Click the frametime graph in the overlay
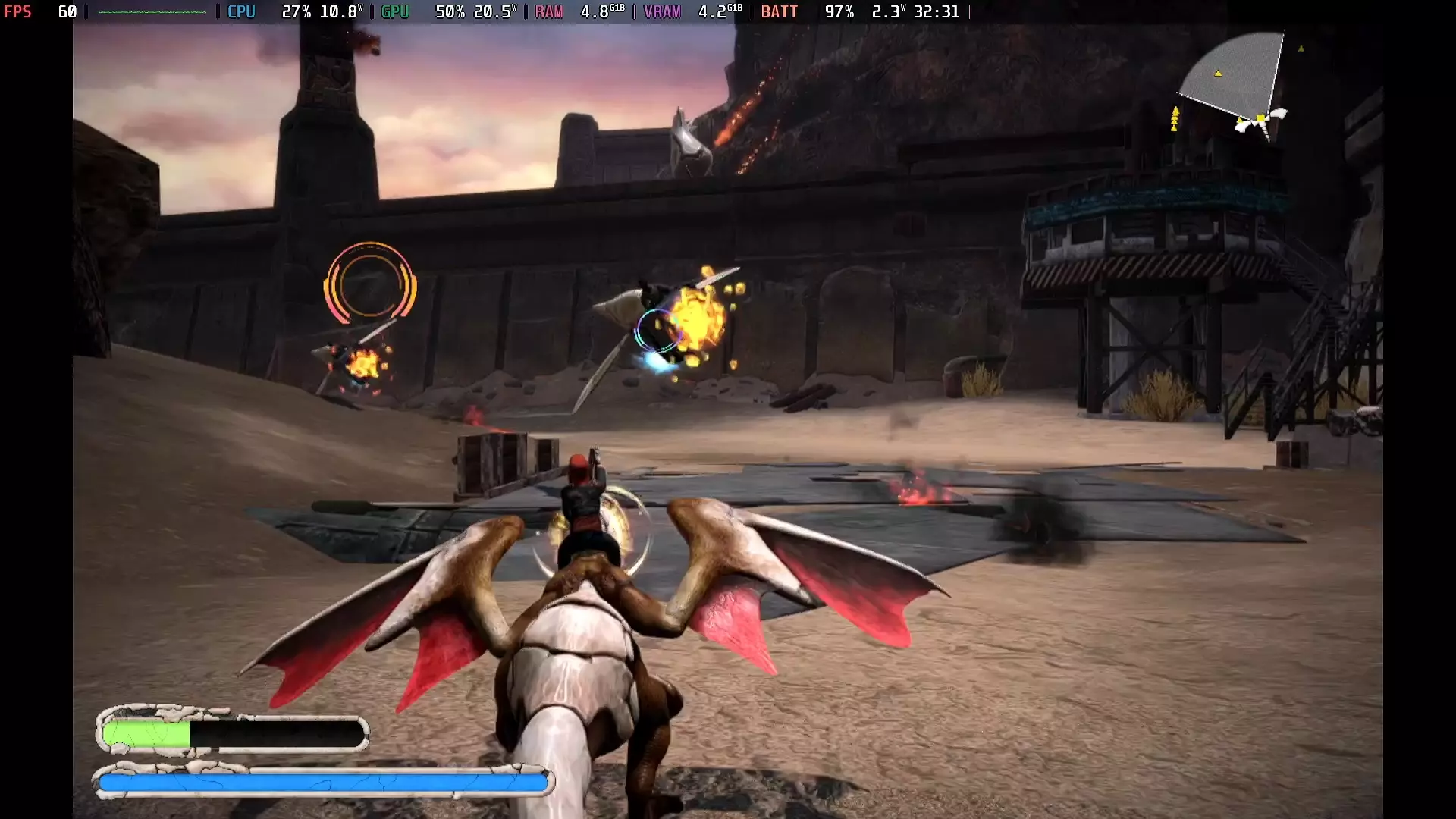Viewport: 1456px width, 819px height. click(x=152, y=12)
